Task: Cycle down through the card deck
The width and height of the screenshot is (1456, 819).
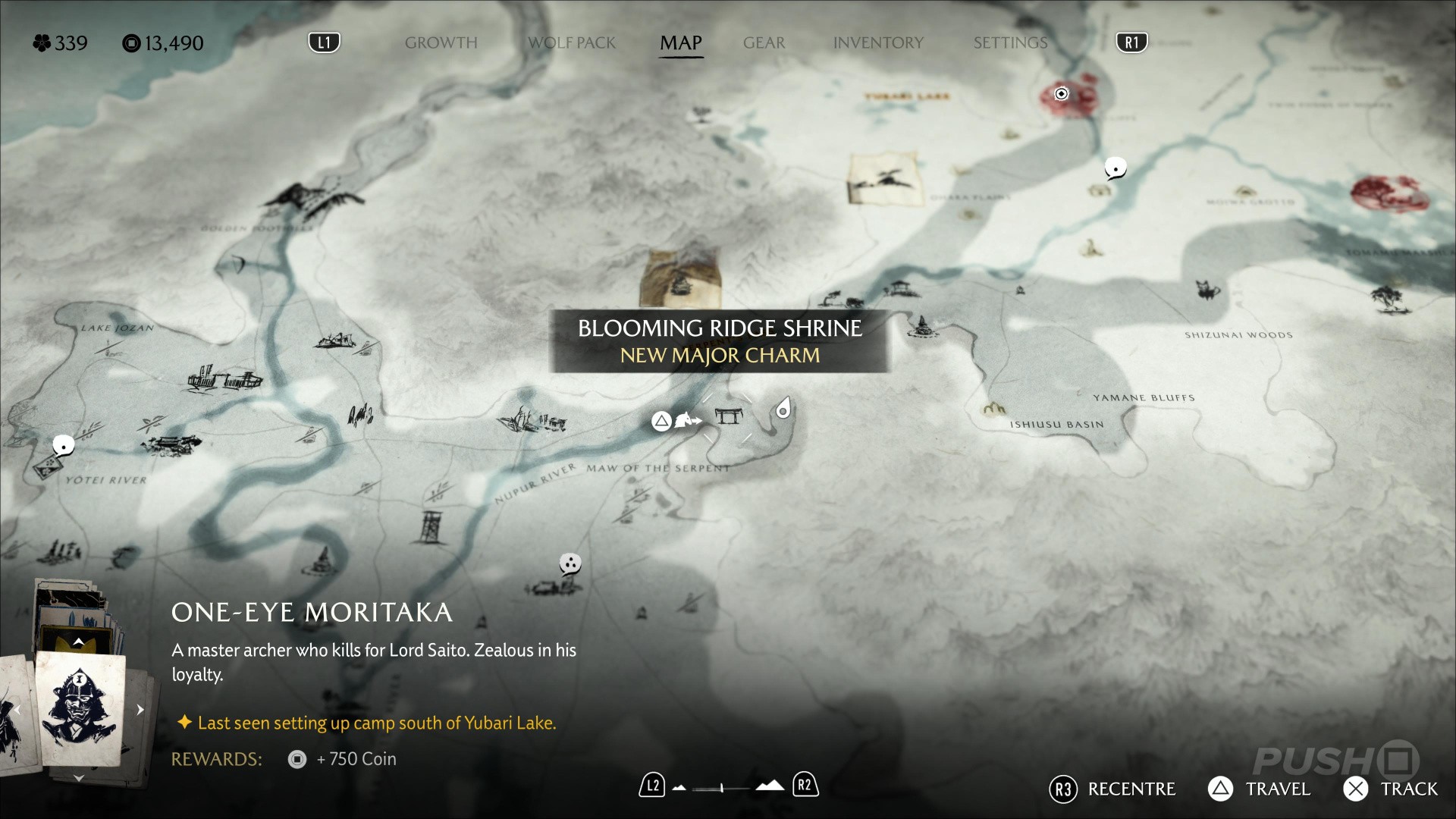Action: 79,778
